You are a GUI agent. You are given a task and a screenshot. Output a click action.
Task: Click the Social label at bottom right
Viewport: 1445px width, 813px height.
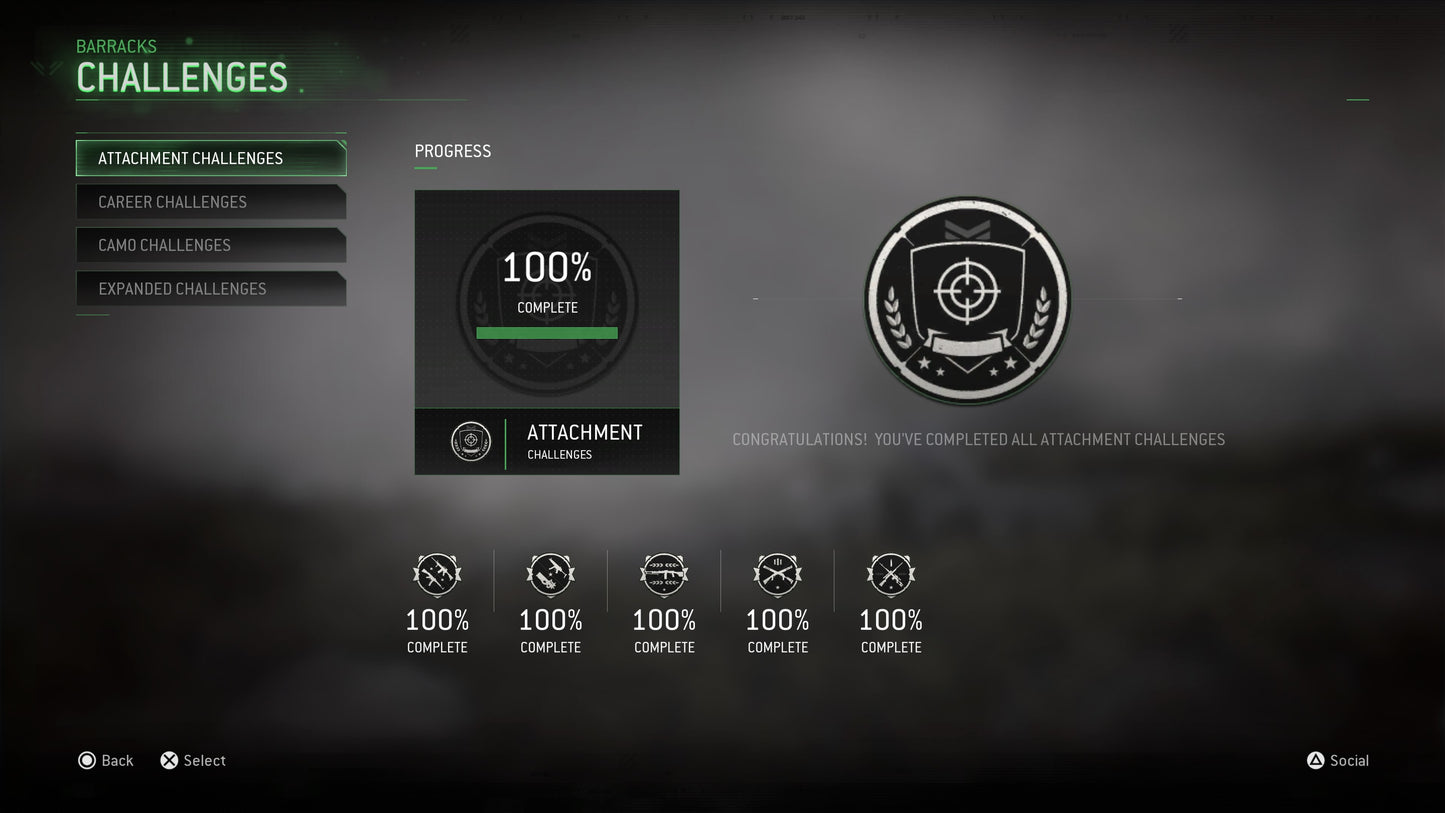point(1348,760)
